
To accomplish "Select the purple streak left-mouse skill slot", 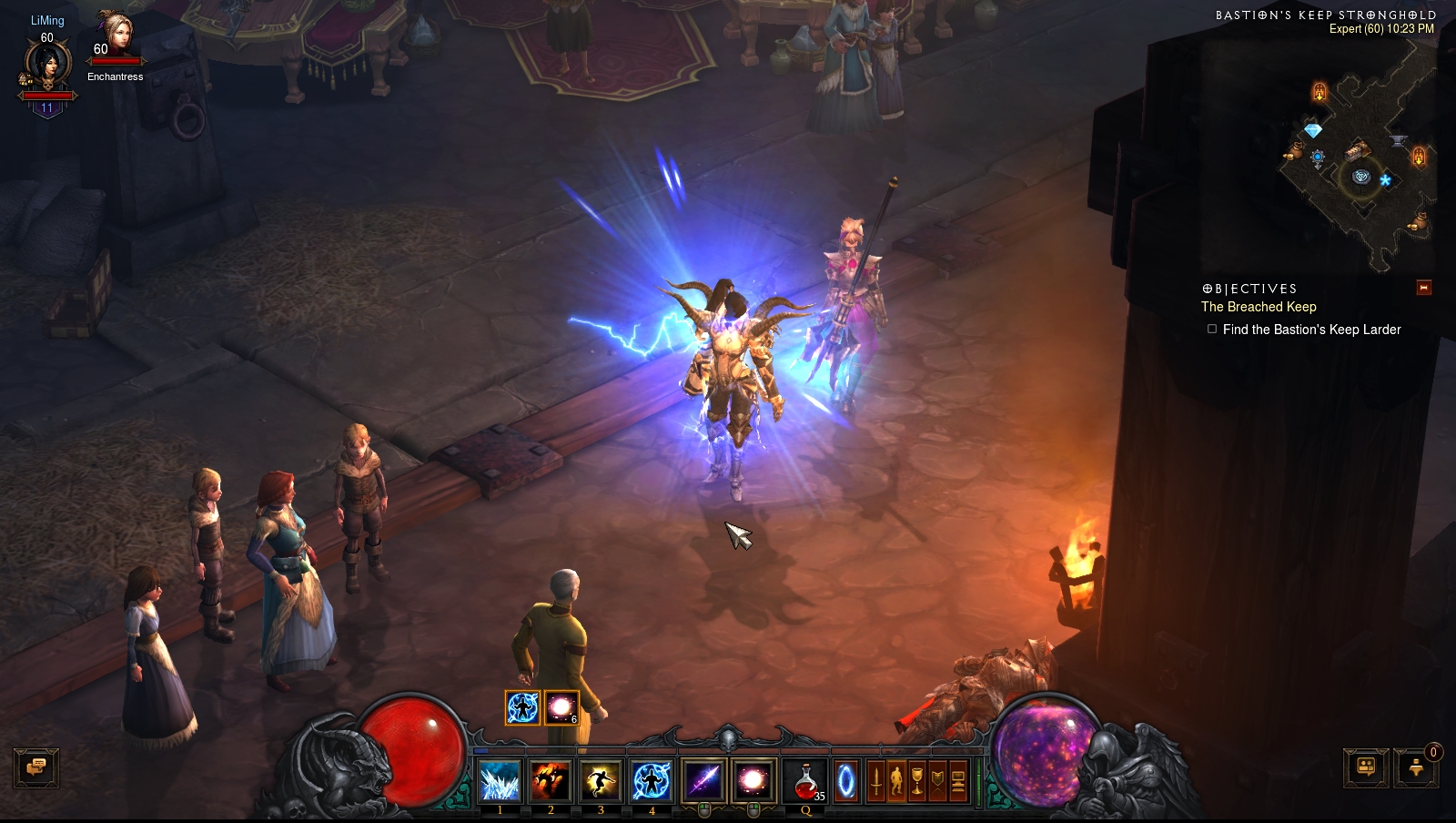I will pos(703,781).
